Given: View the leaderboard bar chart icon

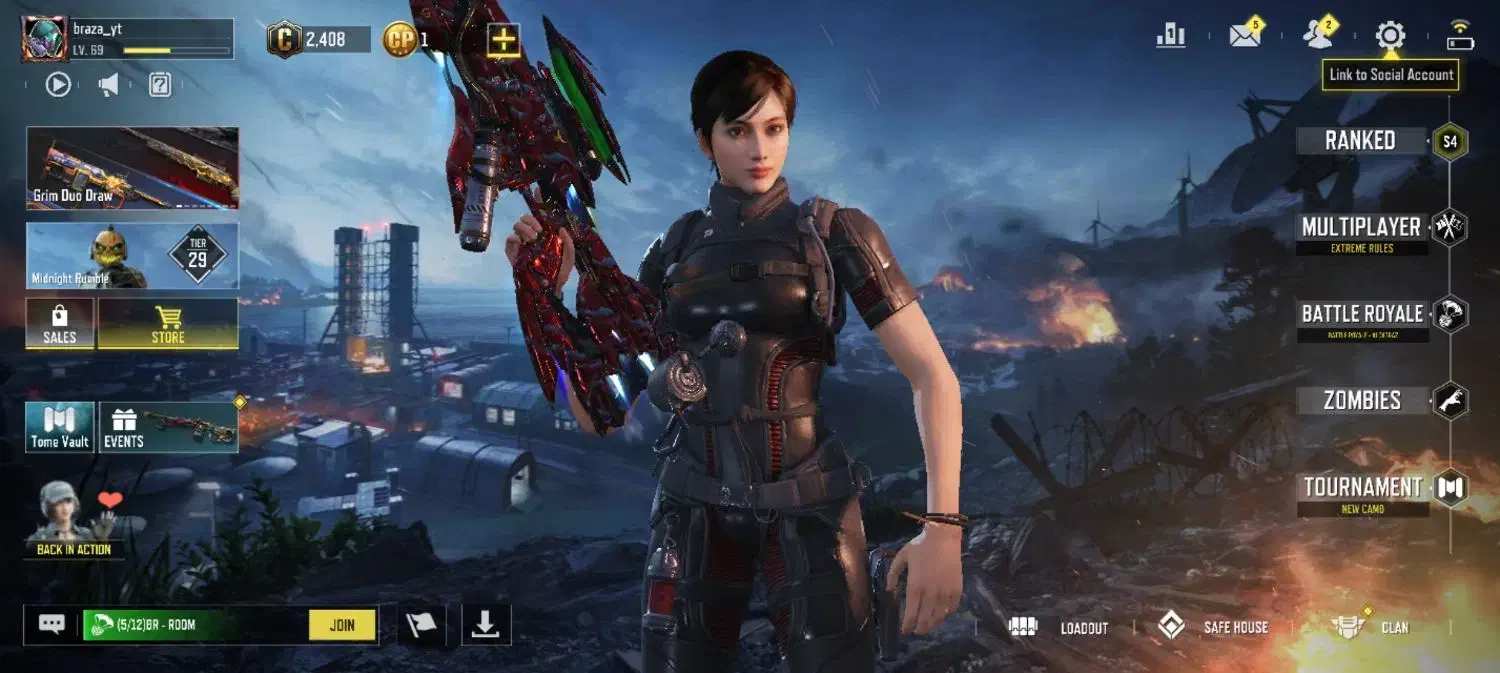Looking at the screenshot, I should point(1171,36).
